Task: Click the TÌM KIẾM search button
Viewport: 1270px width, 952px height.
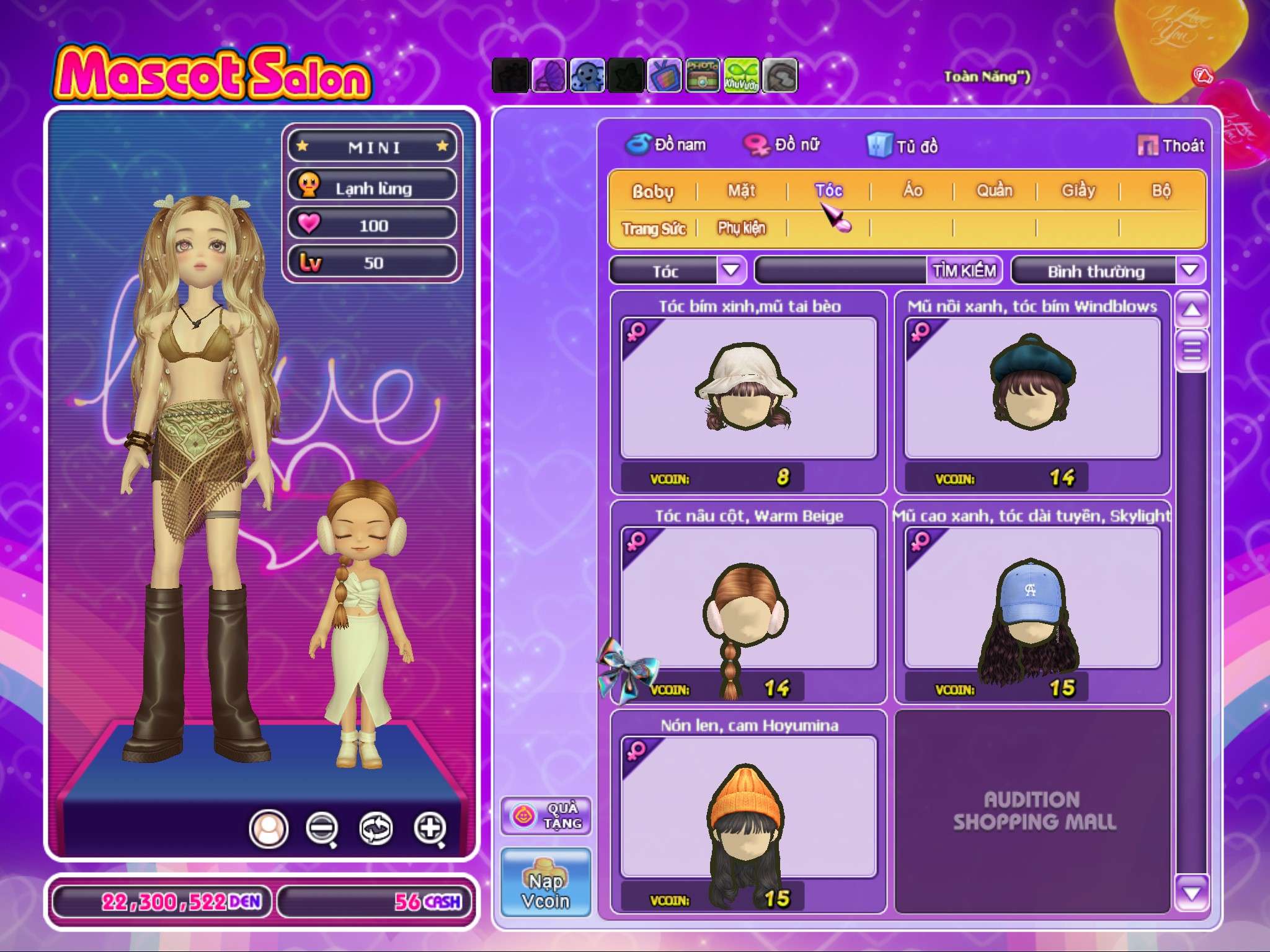Action: coord(964,271)
